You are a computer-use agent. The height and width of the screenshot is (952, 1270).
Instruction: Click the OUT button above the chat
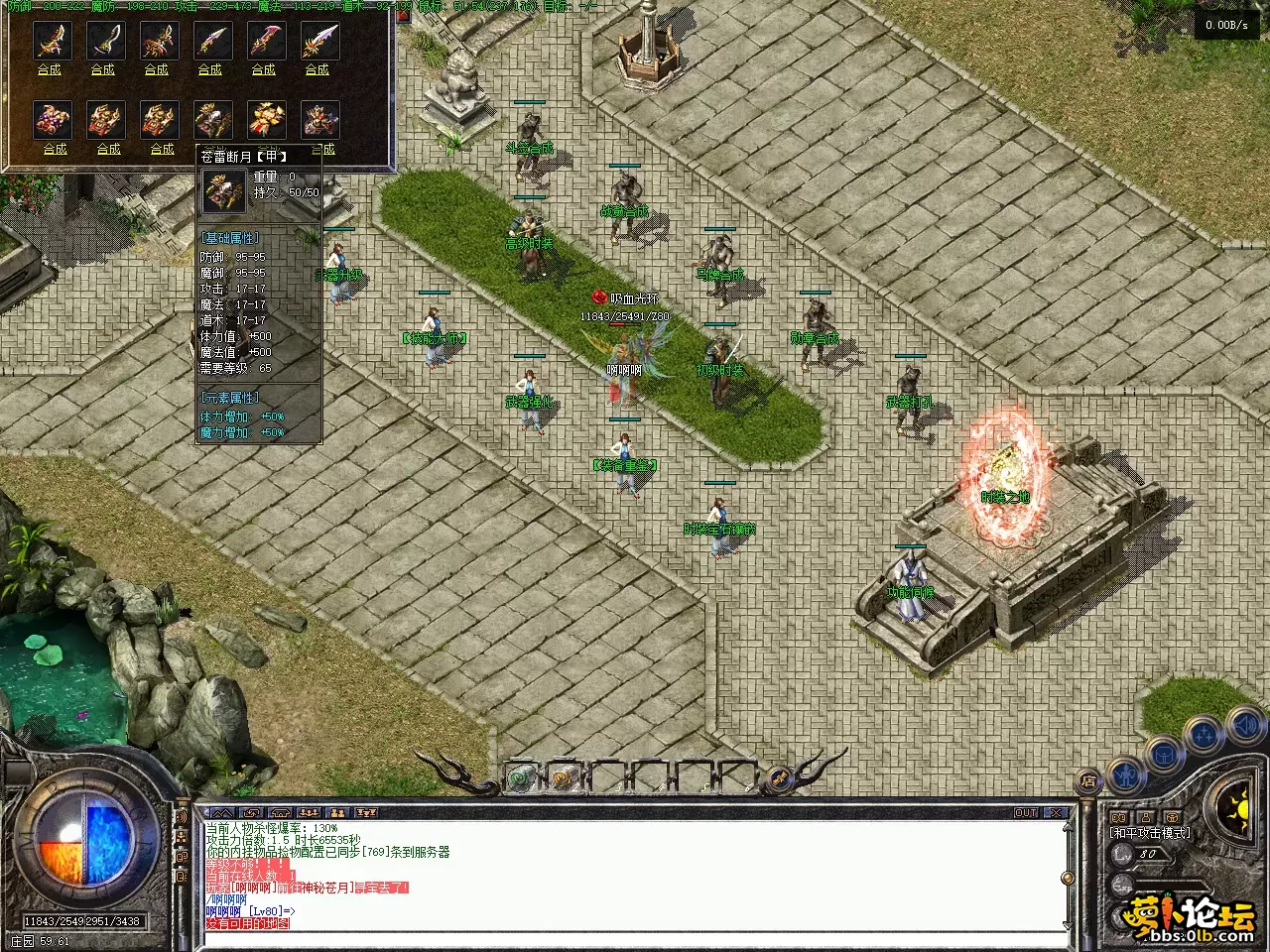[x=1026, y=813]
